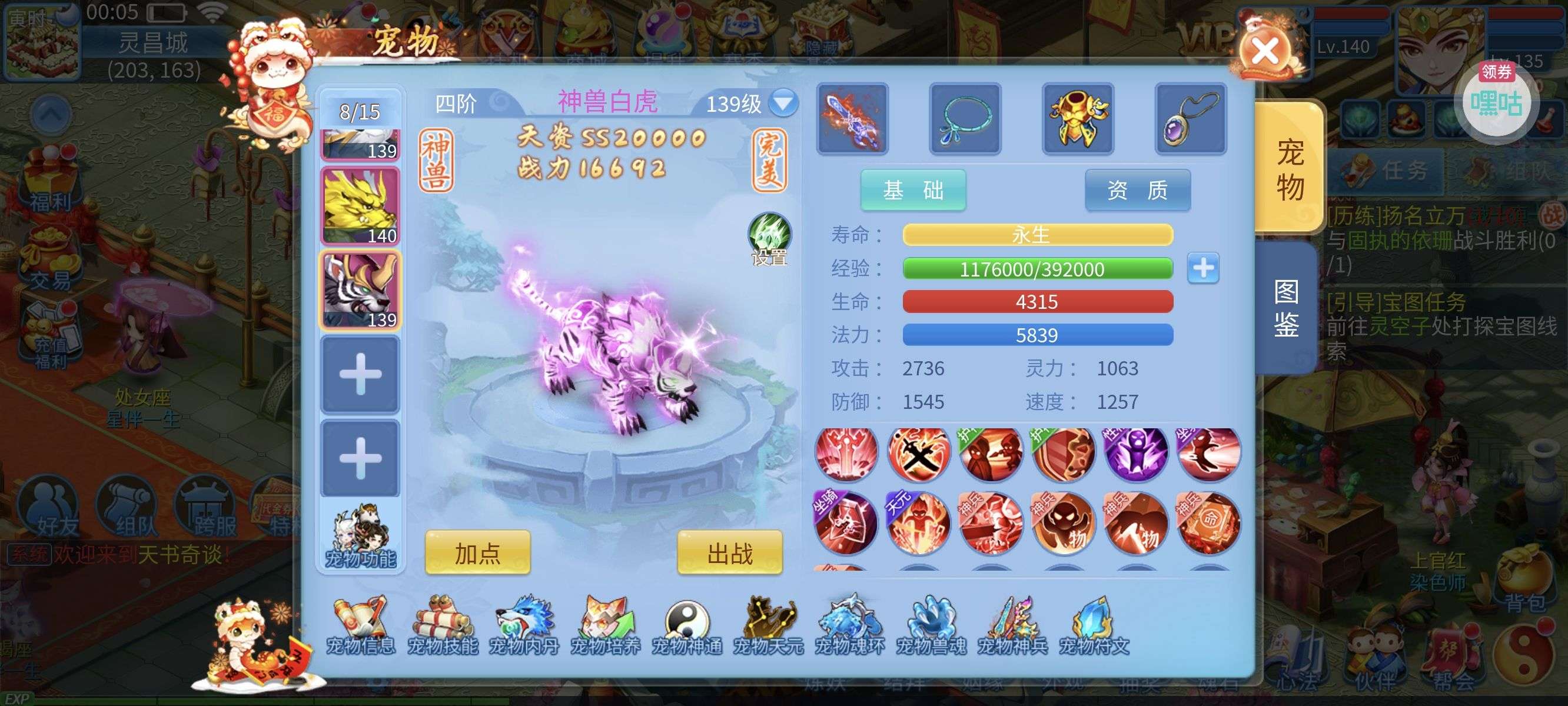Close the pet panel with the X button

[x=1265, y=51]
